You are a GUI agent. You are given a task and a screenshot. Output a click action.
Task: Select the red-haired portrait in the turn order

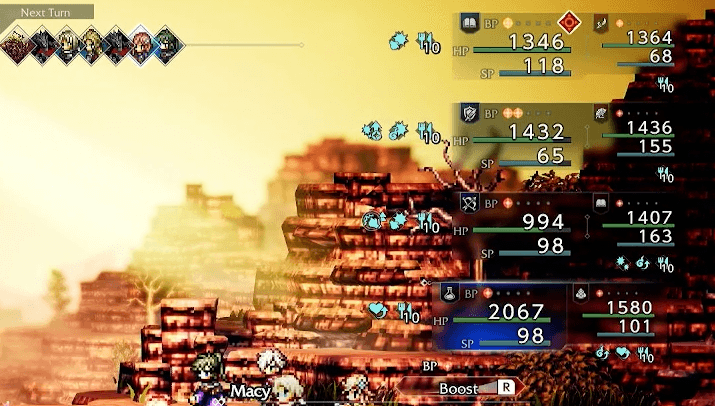[142, 43]
